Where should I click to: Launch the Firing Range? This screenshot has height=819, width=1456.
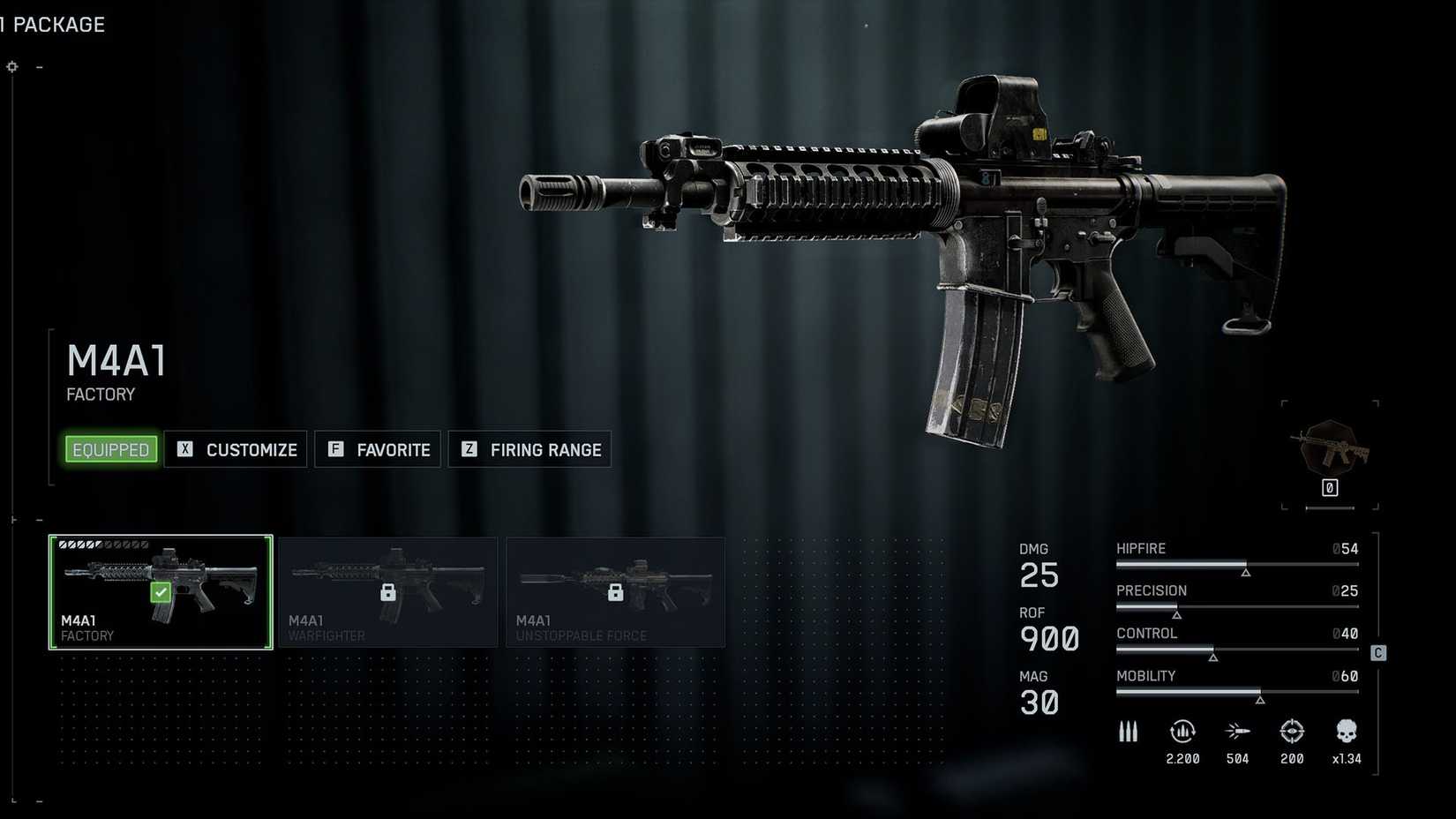[x=529, y=449]
